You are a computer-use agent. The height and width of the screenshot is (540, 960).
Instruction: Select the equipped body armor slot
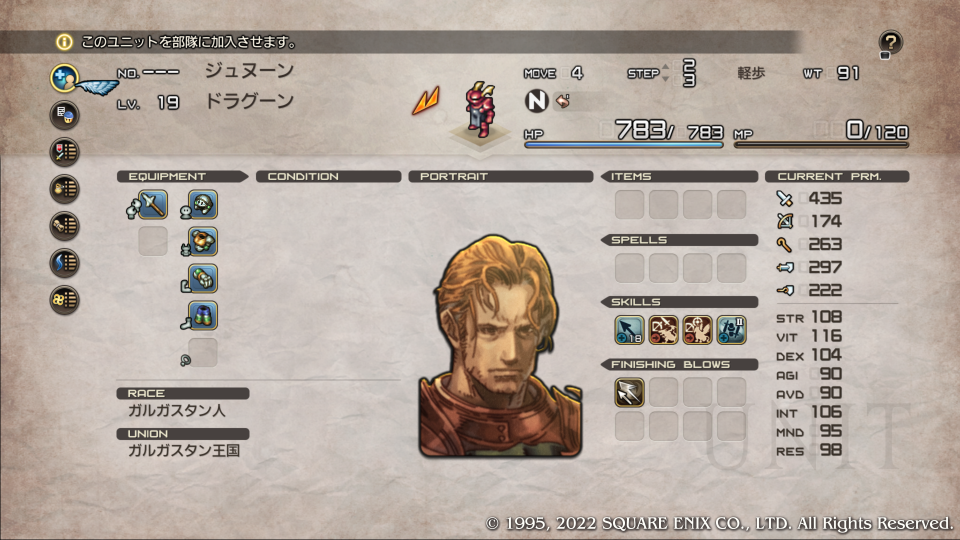[x=203, y=242]
